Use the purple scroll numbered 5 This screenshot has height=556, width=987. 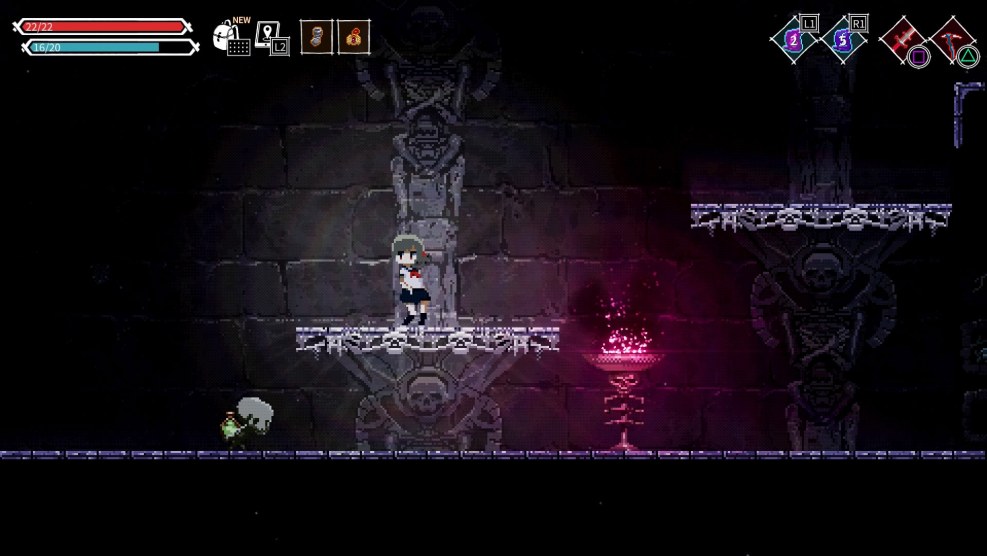(x=844, y=40)
